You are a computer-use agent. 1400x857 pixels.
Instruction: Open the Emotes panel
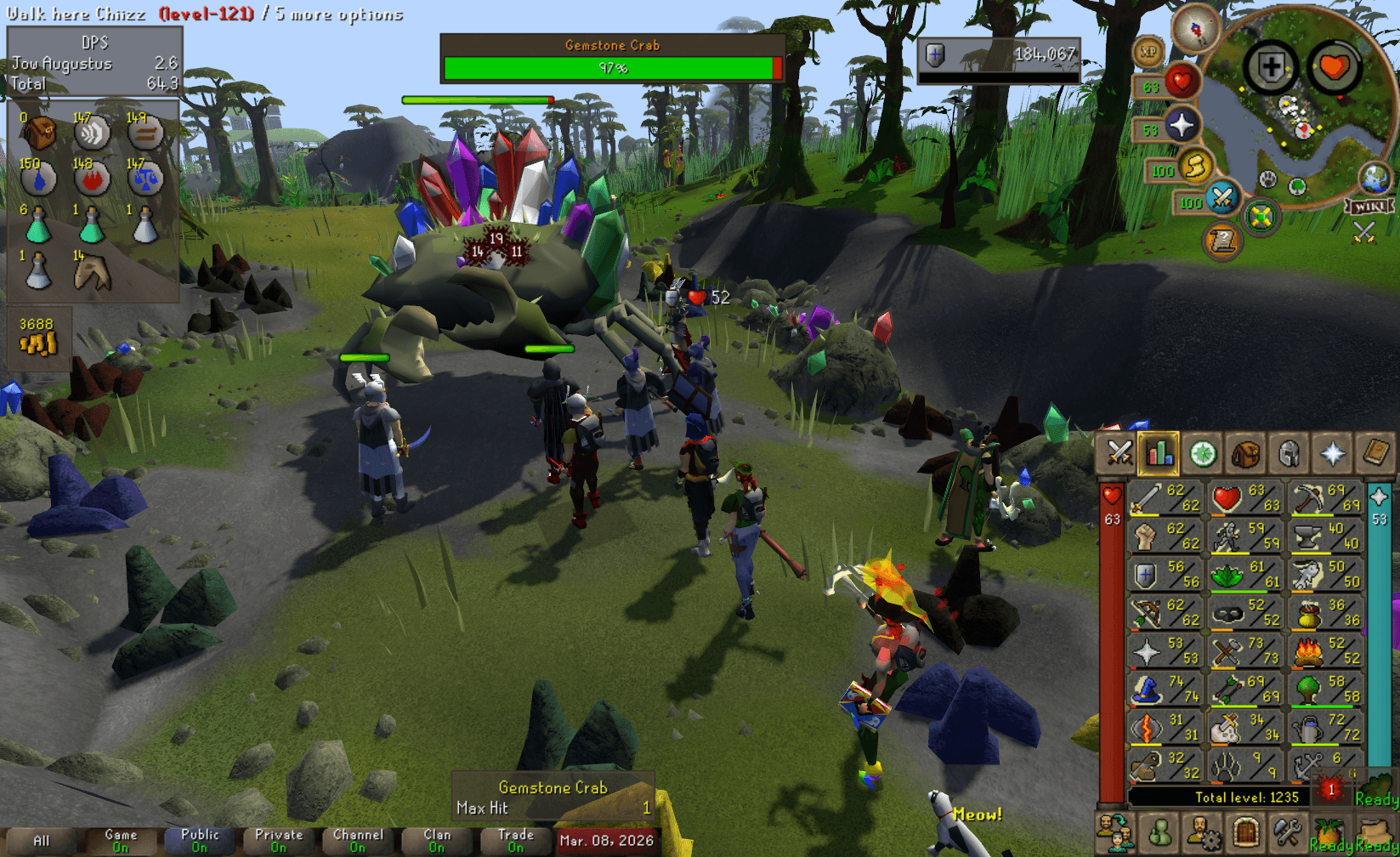pos(1329,831)
